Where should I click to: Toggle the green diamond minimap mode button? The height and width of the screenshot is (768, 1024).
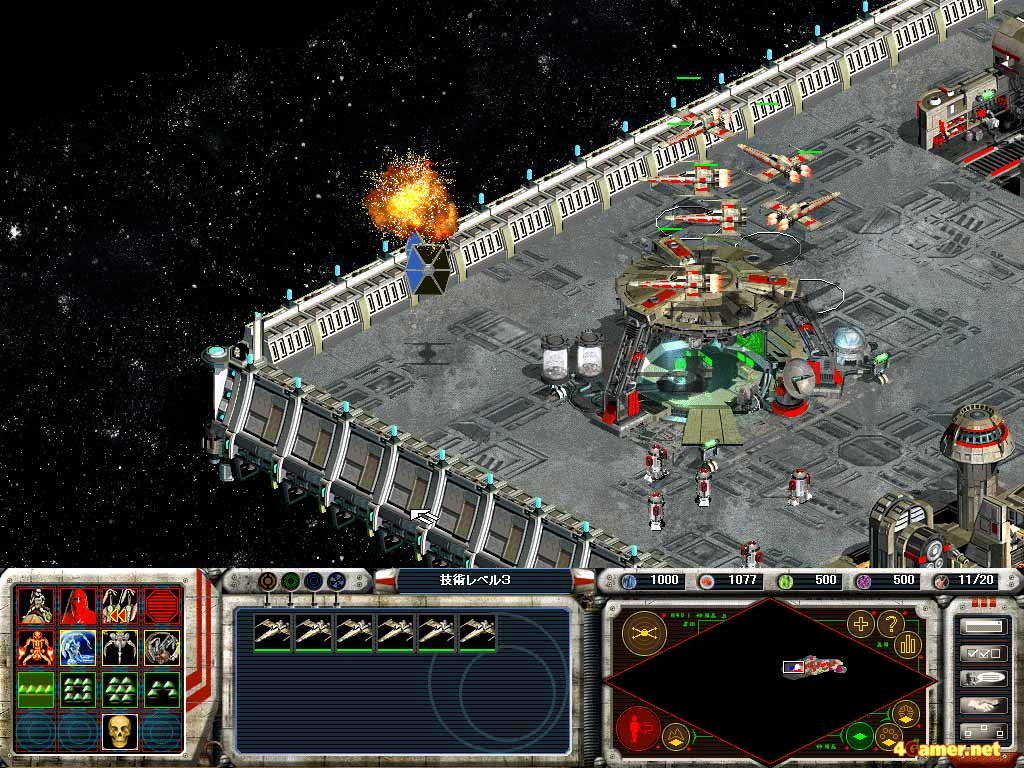(859, 737)
